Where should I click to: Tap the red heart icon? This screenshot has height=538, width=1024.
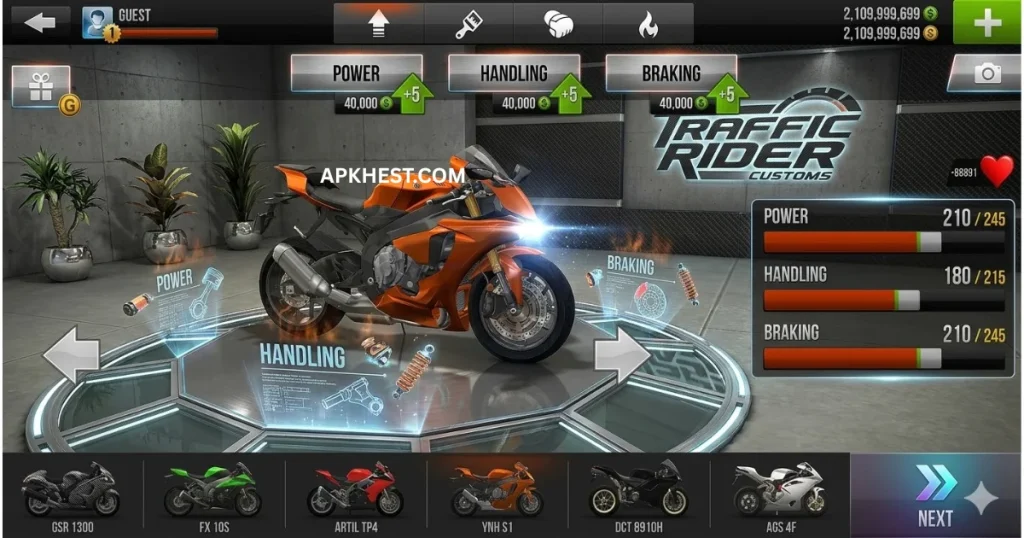click(x=996, y=171)
